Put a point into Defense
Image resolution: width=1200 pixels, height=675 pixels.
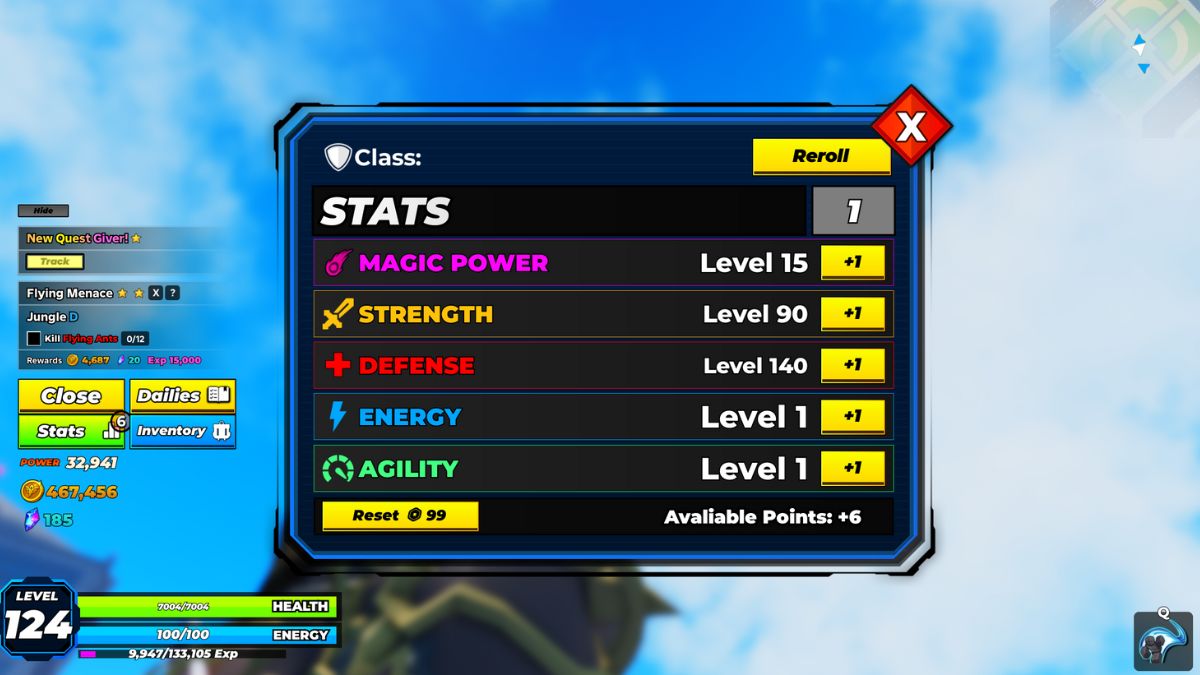point(852,365)
